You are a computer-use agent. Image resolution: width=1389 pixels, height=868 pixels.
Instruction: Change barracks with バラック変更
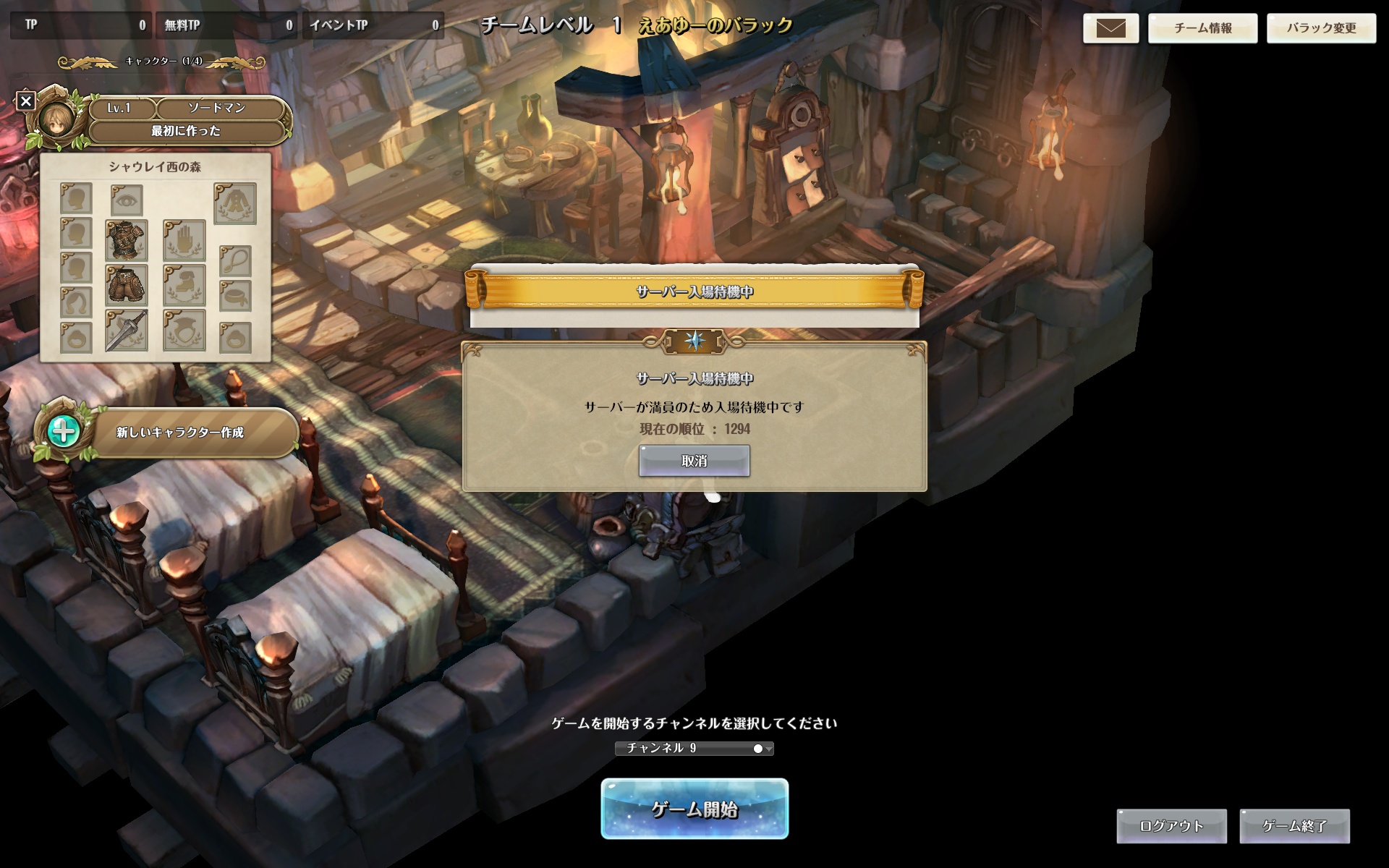click(1321, 28)
